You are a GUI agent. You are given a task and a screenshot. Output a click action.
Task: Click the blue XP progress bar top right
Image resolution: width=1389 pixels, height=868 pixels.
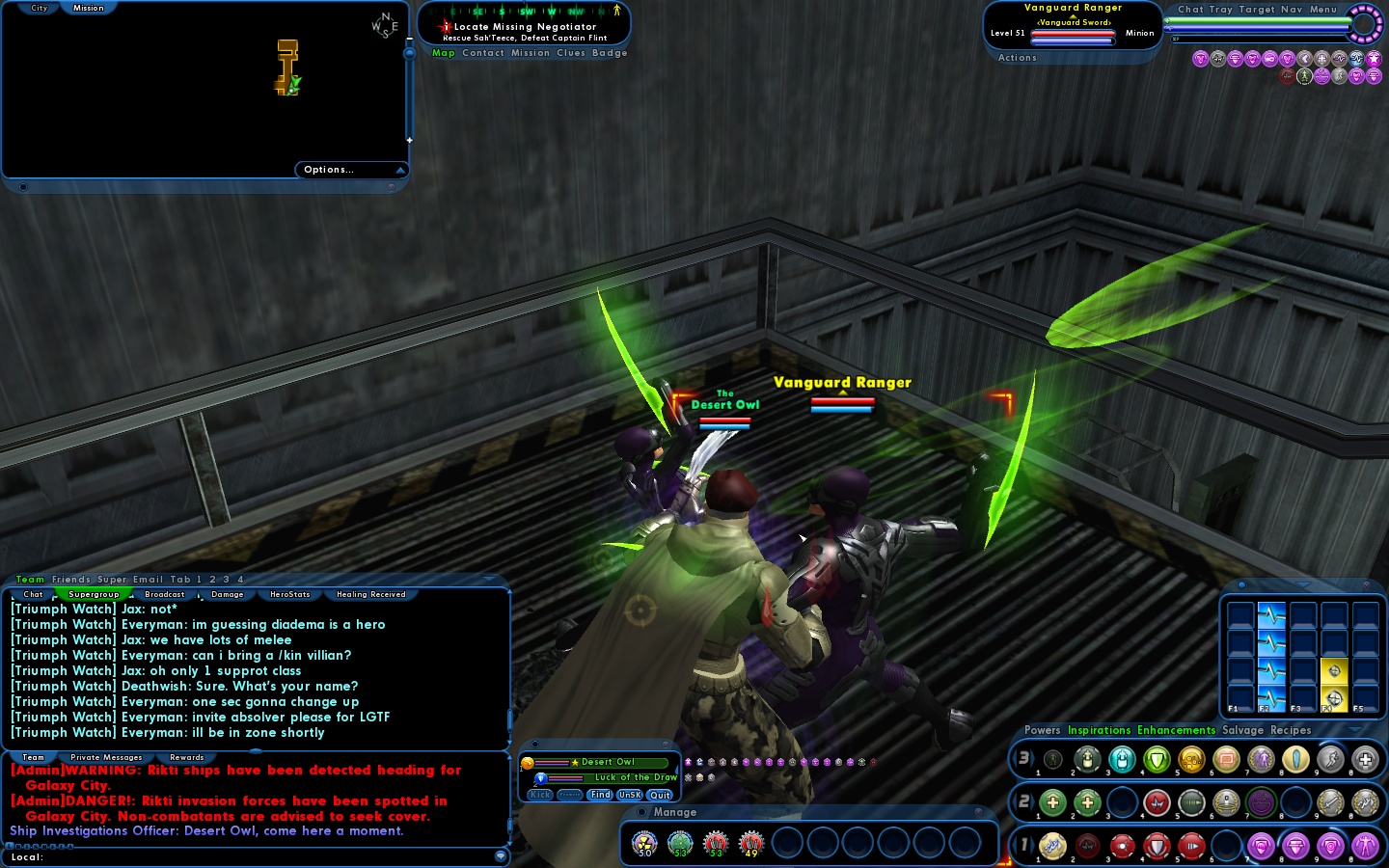[x=1254, y=28]
